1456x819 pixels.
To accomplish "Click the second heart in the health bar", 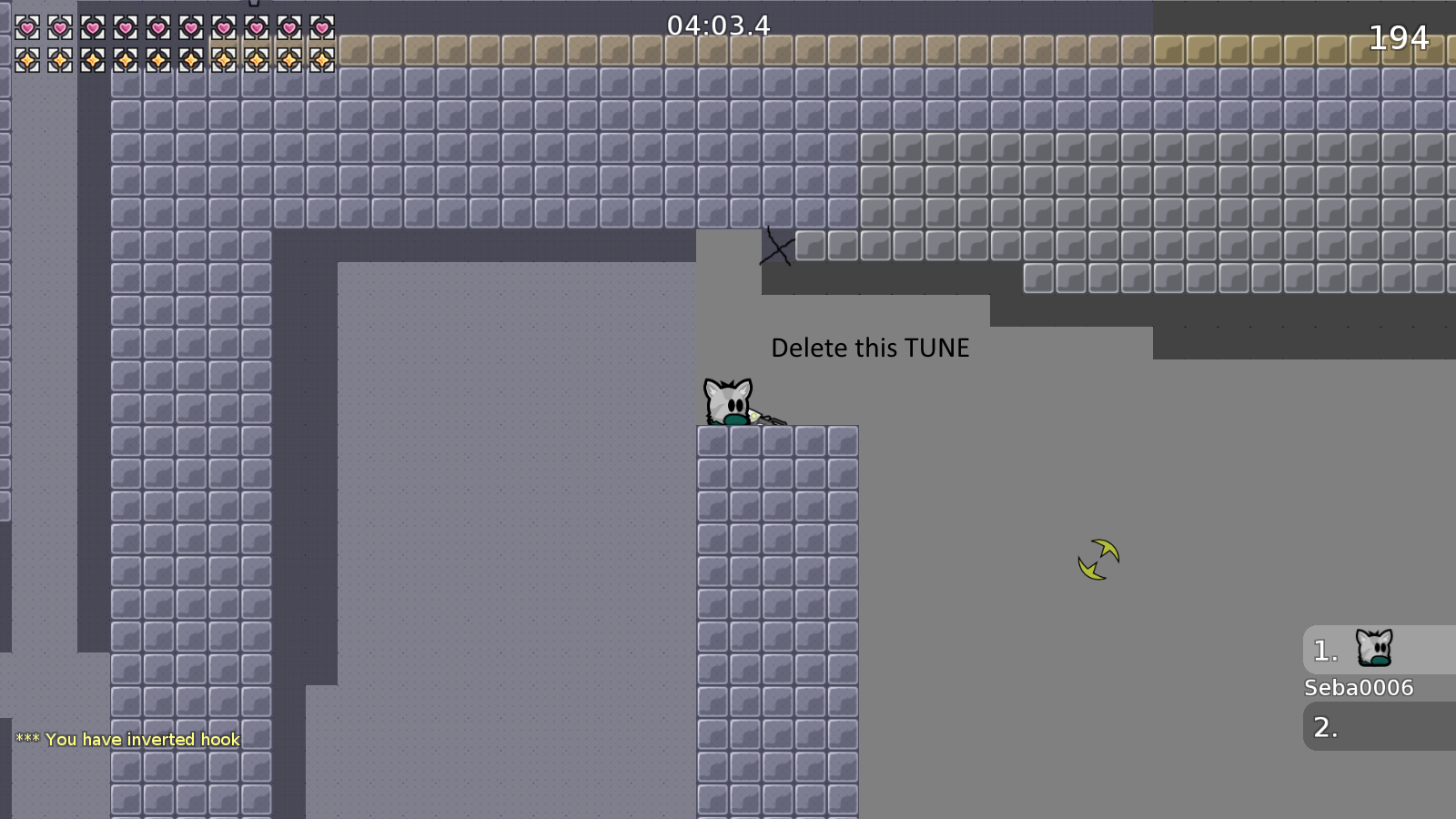I will click(x=58, y=27).
